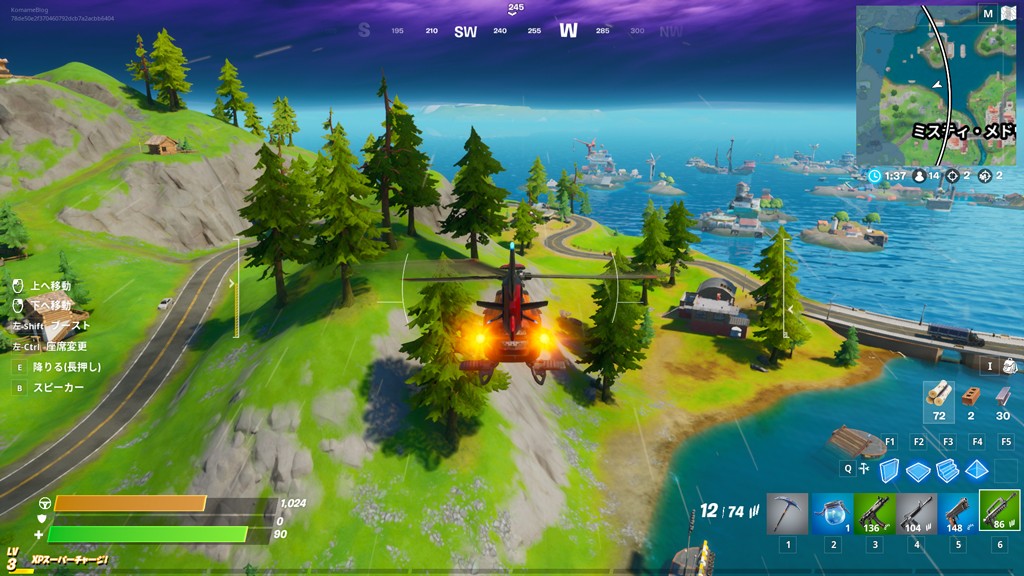Equip the submachine gun with 136 ammo
The height and width of the screenshot is (576, 1024).
tap(874, 512)
